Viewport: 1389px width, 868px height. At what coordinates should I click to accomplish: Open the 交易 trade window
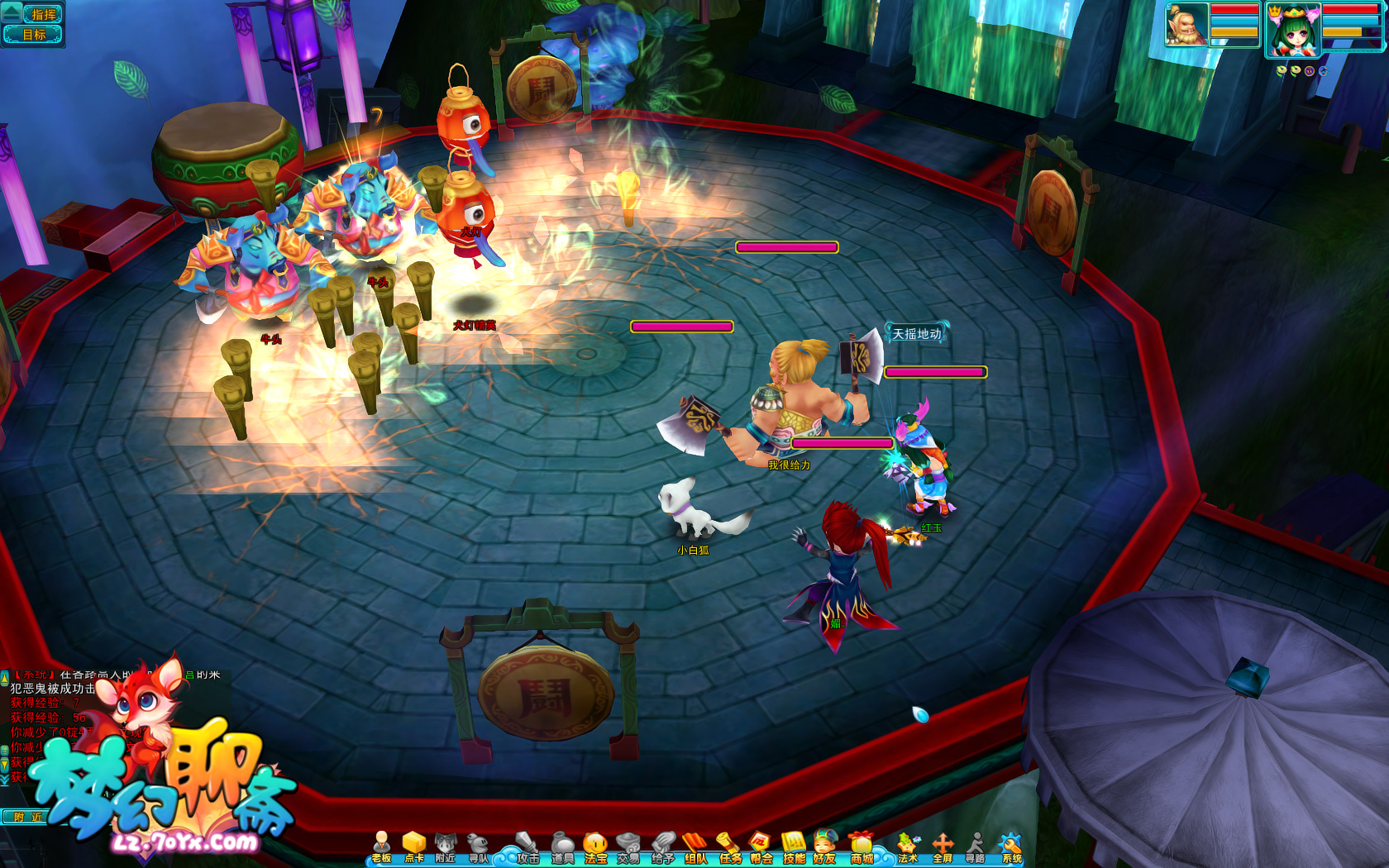pos(628,848)
